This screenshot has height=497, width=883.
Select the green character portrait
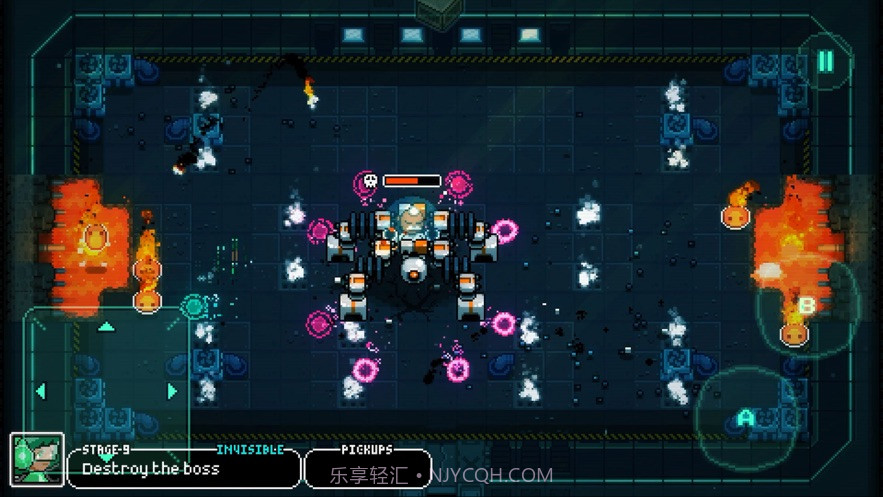tap(37, 460)
